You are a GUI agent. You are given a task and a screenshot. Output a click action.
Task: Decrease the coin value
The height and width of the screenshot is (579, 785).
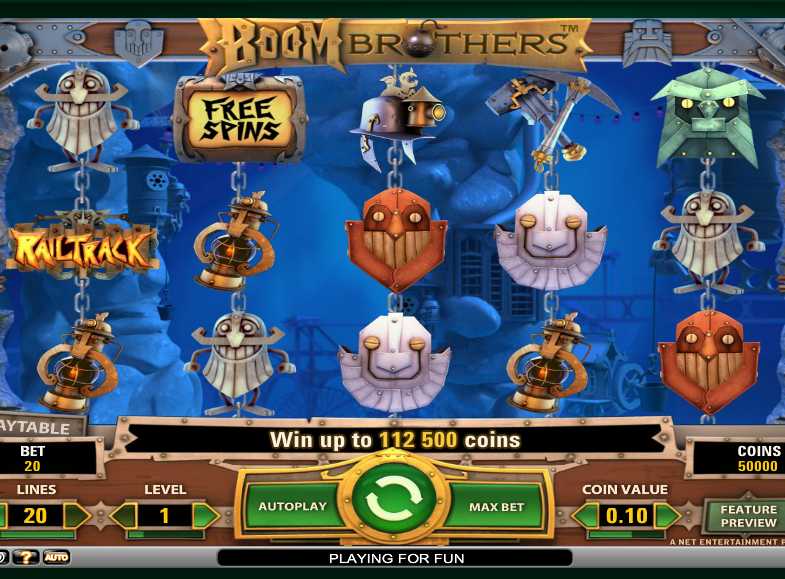click(x=585, y=516)
